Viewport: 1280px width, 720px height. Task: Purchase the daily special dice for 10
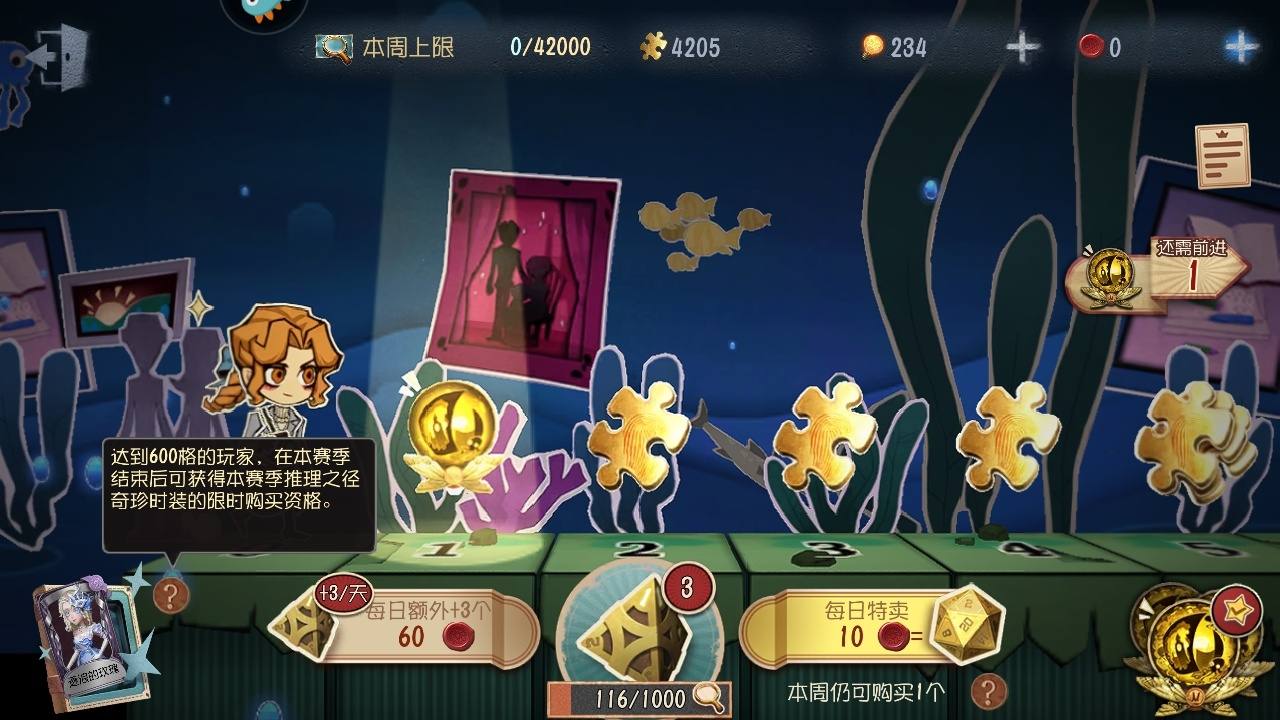coord(868,626)
